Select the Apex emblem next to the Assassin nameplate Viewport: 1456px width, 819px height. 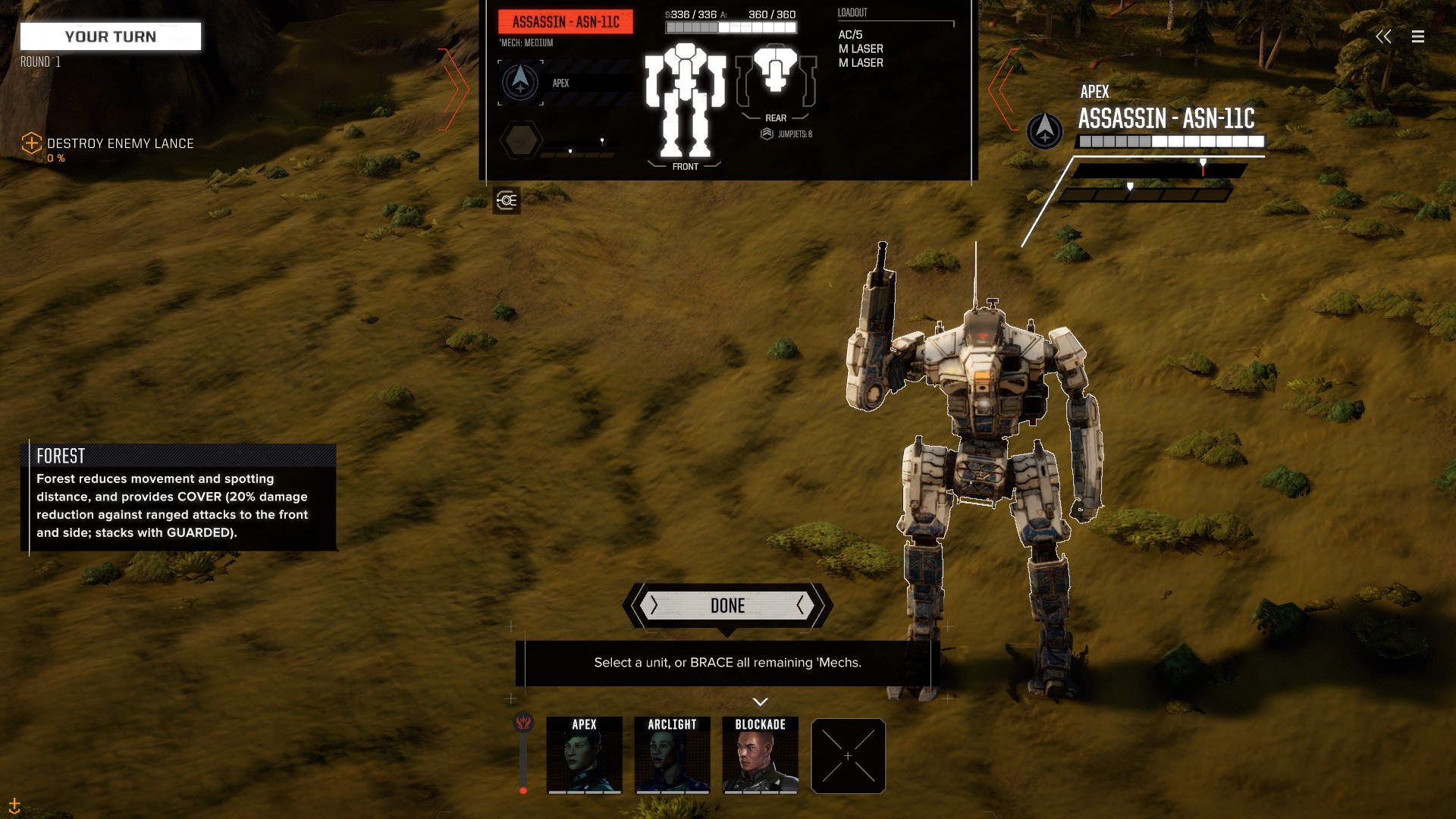(1044, 130)
